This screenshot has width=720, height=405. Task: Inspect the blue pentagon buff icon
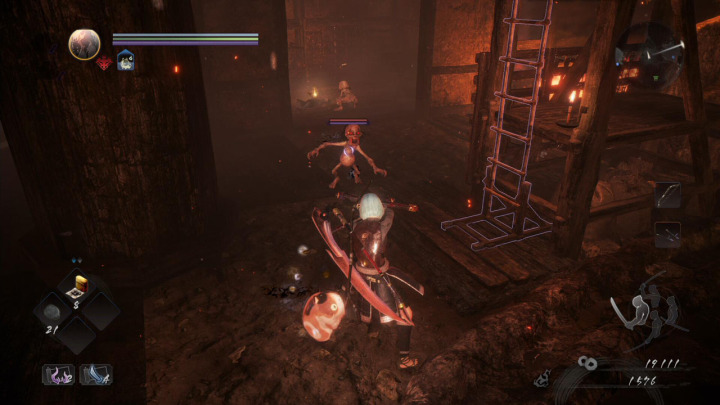tap(125, 61)
